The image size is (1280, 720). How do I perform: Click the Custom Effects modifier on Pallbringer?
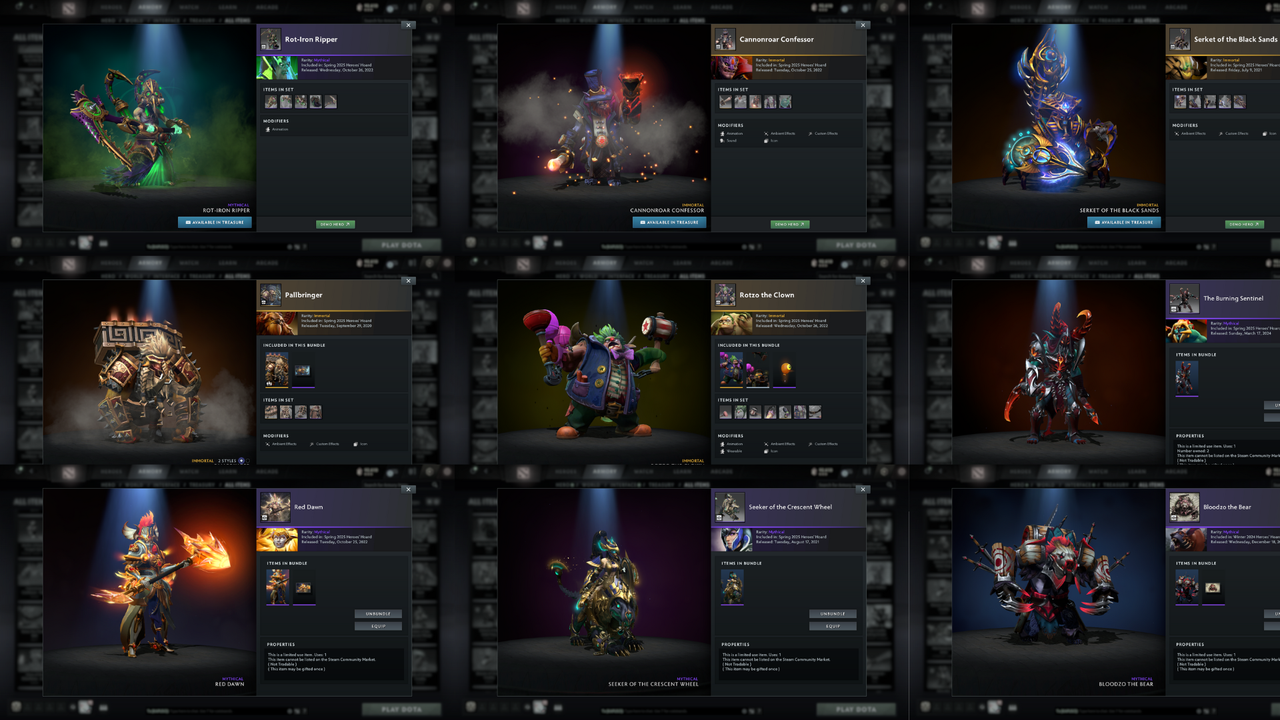tap(327, 444)
